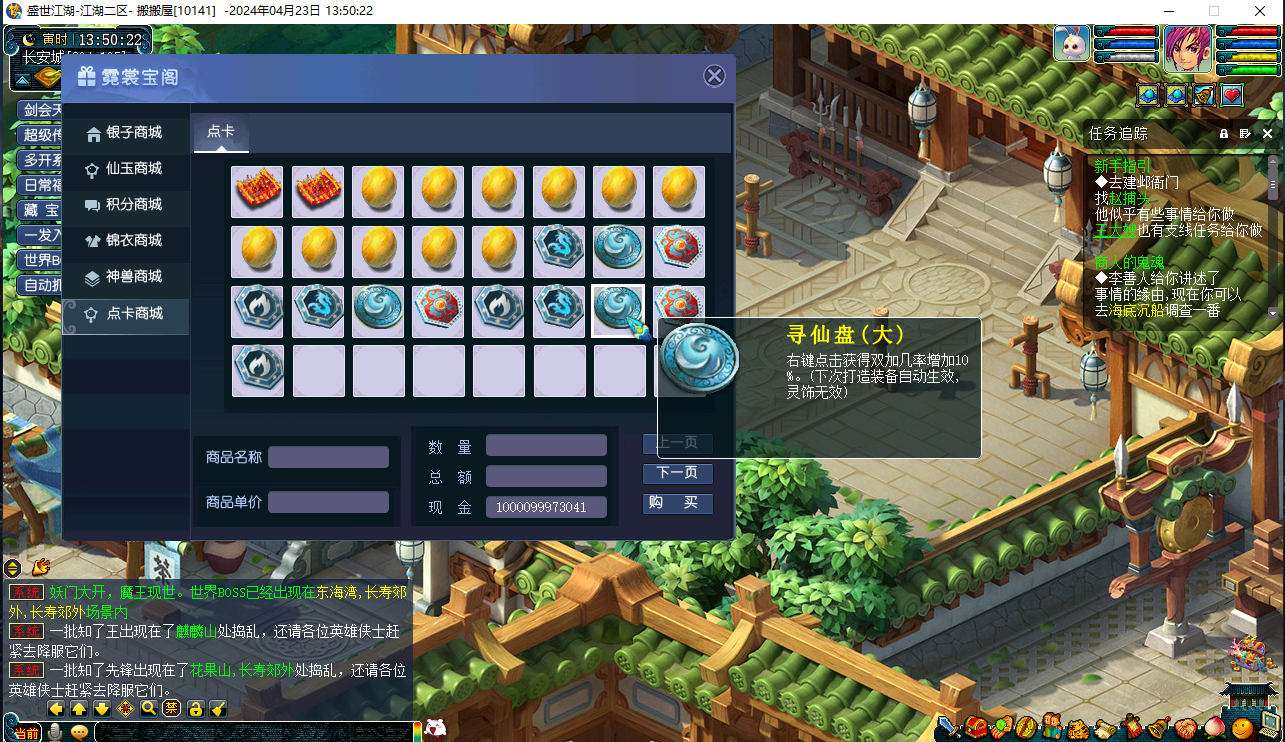Toggle the lock icon on the 任务追踪 panel

(x=1223, y=133)
